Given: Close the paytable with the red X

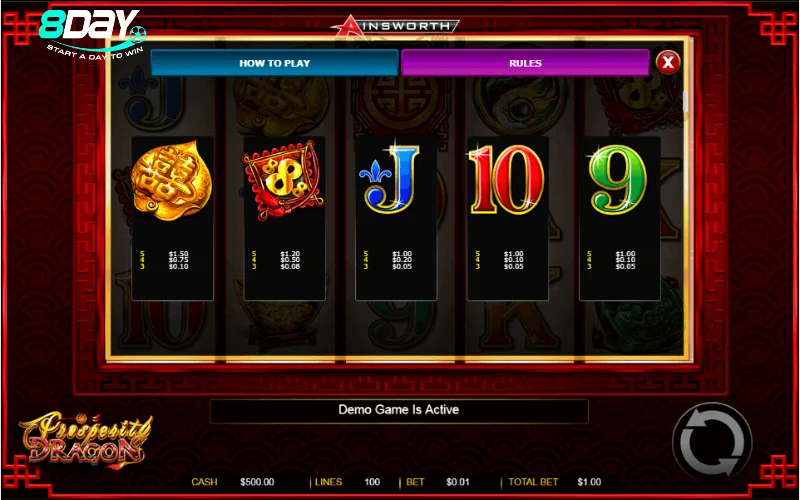Looking at the screenshot, I should tap(668, 63).
